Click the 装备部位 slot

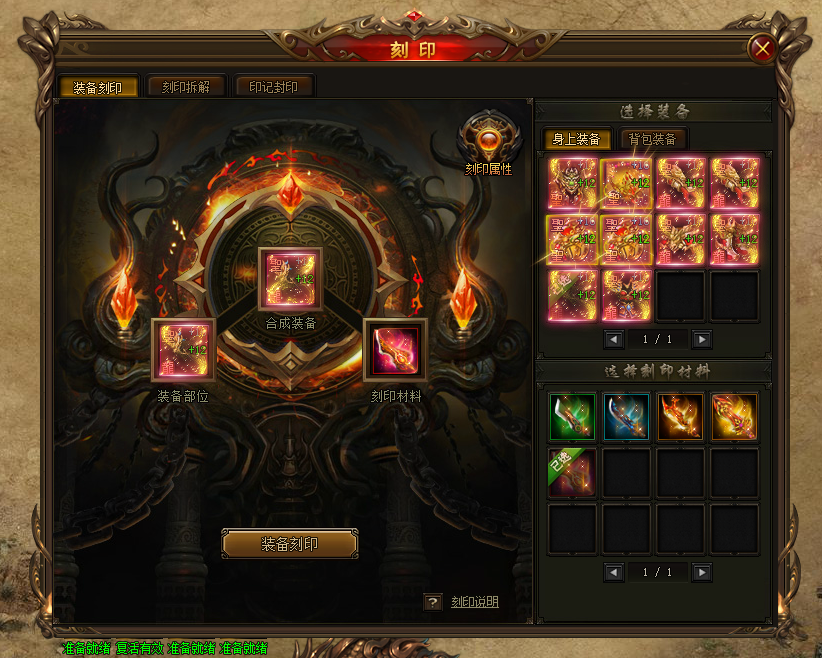(x=183, y=350)
